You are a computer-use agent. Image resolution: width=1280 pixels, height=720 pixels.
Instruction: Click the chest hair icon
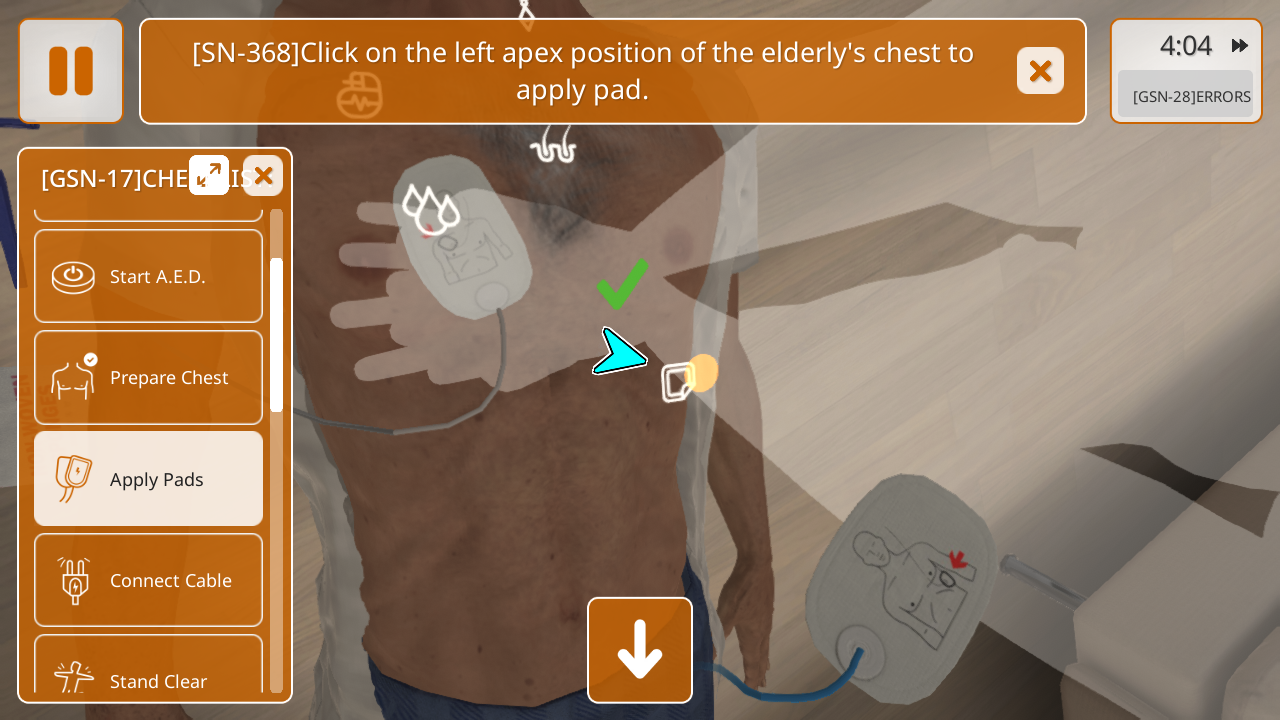(x=553, y=146)
